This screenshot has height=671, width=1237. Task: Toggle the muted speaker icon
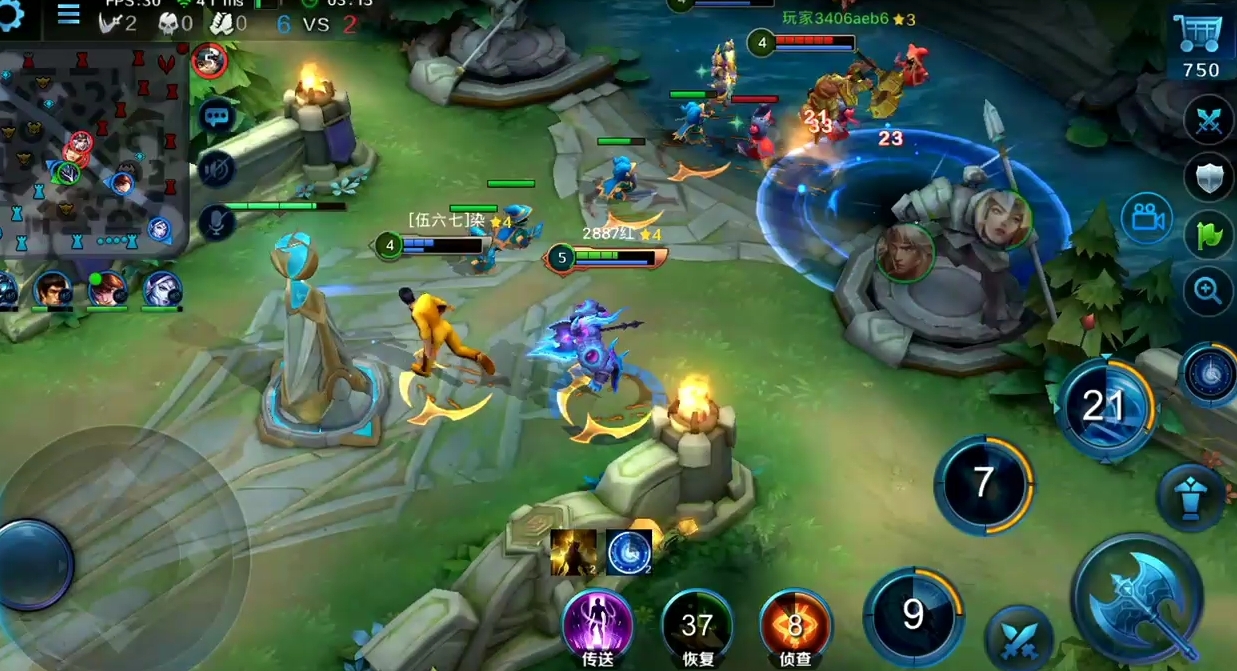click(x=216, y=169)
